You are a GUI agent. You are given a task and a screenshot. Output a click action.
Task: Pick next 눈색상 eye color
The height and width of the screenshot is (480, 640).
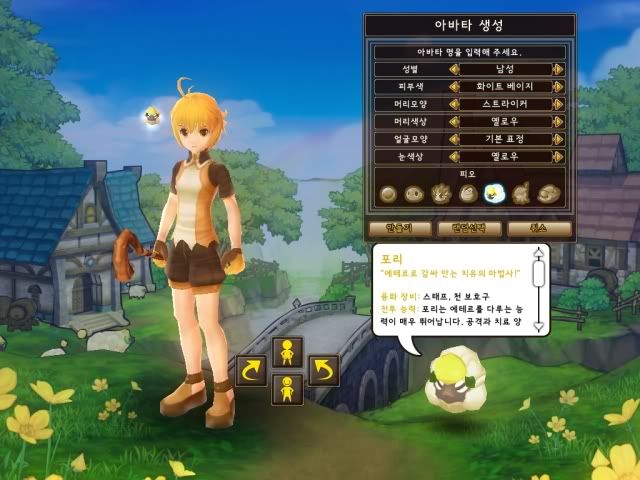558,156
